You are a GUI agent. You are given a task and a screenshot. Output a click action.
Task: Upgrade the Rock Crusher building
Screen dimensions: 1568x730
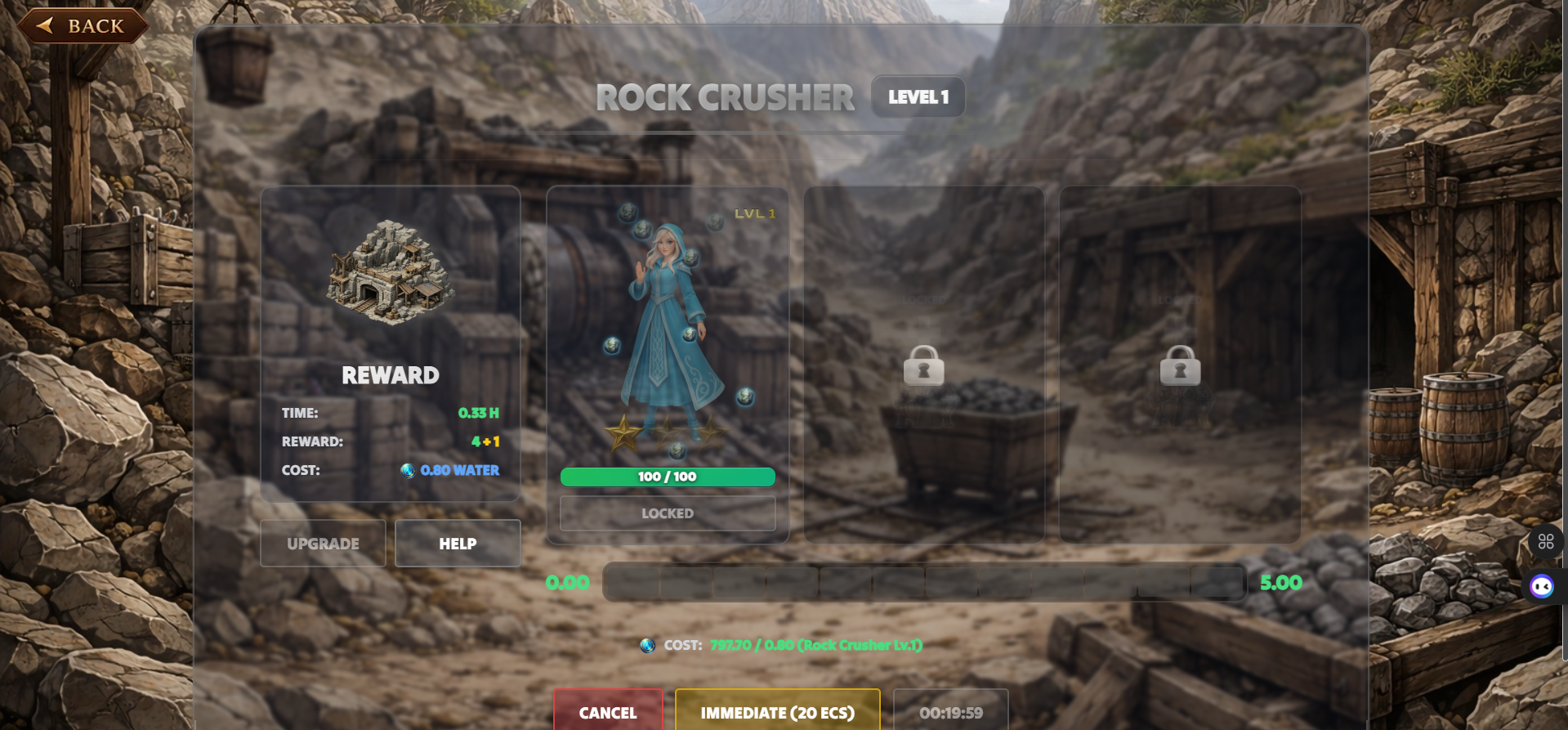click(323, 544)
